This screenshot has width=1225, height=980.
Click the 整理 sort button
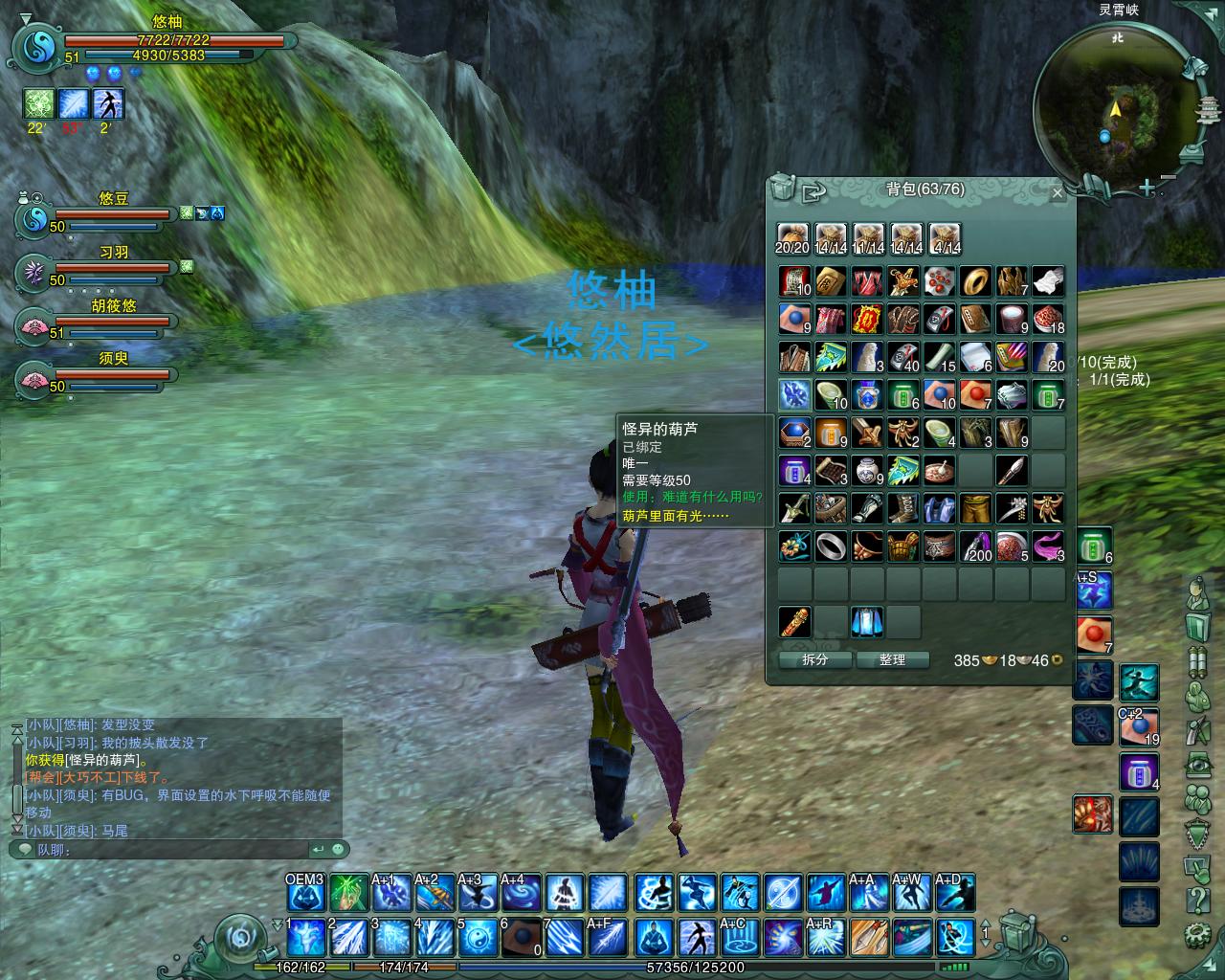(892, 659)
